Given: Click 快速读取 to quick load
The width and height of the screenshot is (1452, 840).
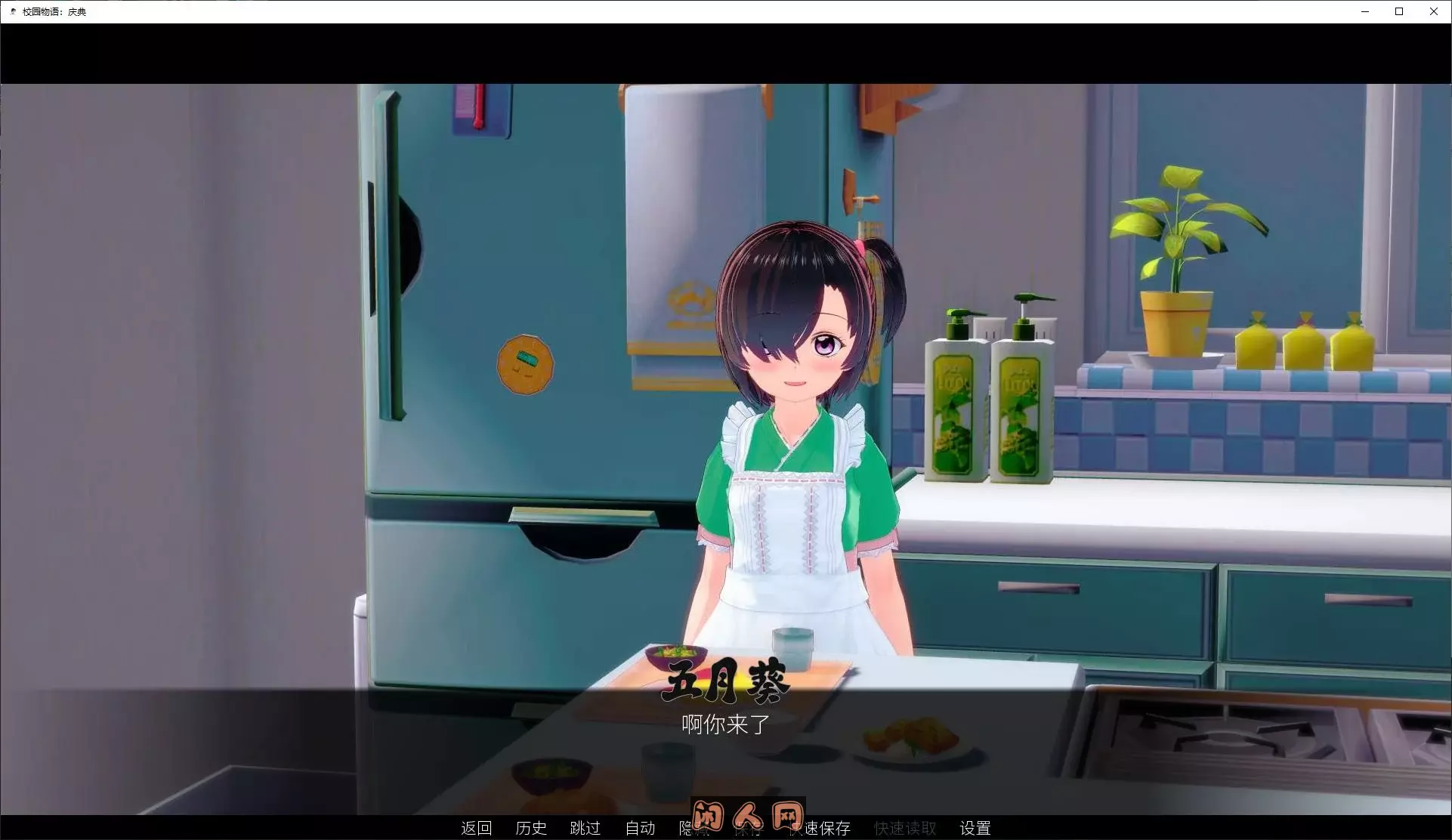Looking at the screenshot, I should click(904, 828).
